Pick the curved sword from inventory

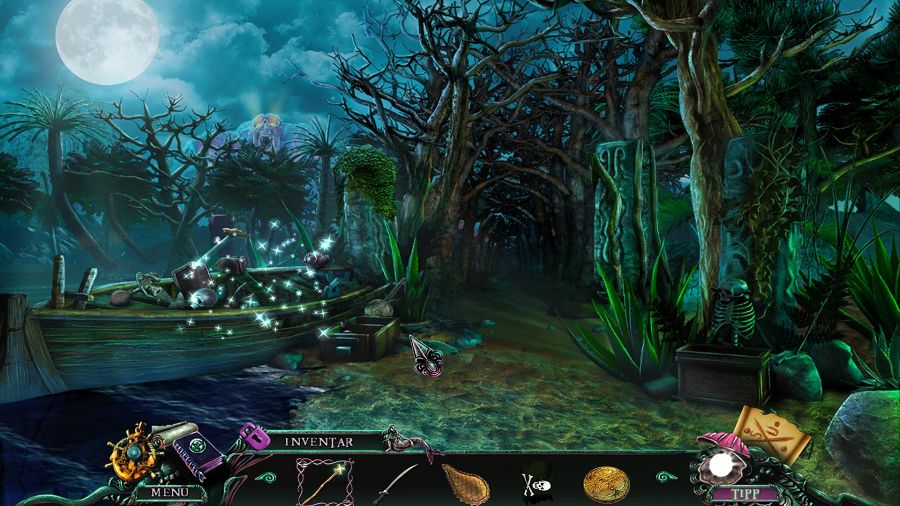click(395, 483)
